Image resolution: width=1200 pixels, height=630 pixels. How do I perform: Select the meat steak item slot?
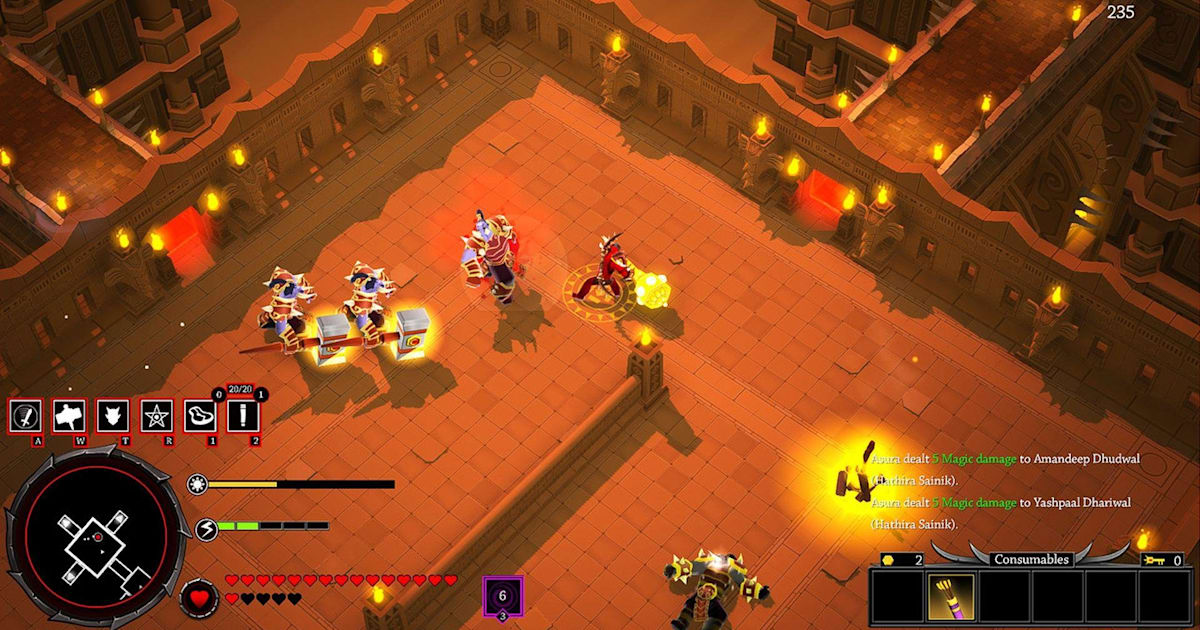(199, 416)
